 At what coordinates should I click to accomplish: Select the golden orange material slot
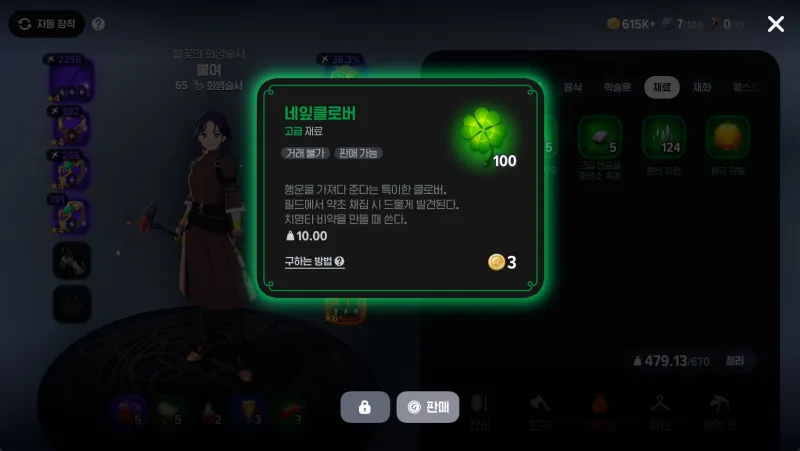[728, 138]
